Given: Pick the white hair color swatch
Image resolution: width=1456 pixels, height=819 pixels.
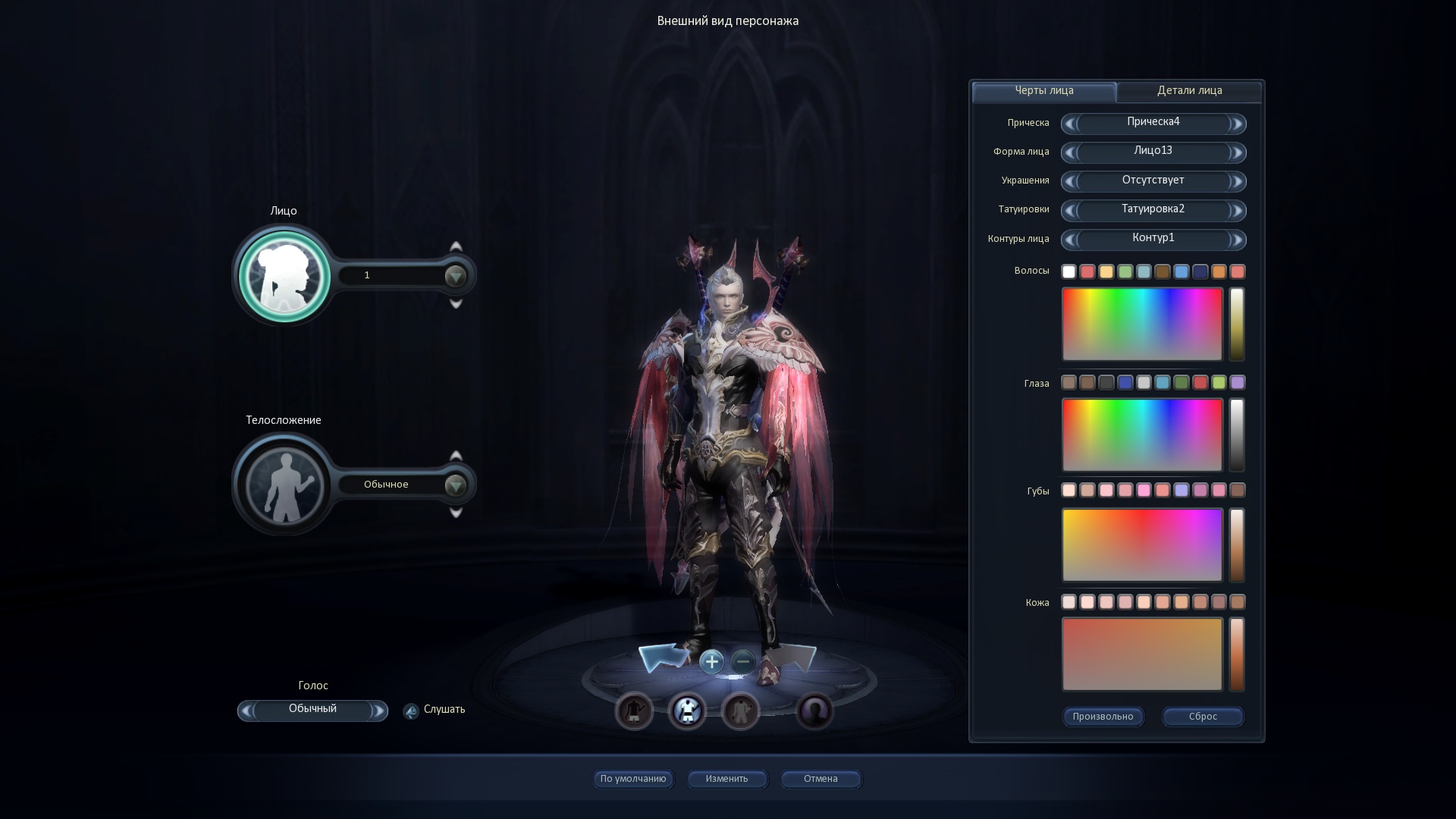Looking at the screenshot, I should point(1068,271).
